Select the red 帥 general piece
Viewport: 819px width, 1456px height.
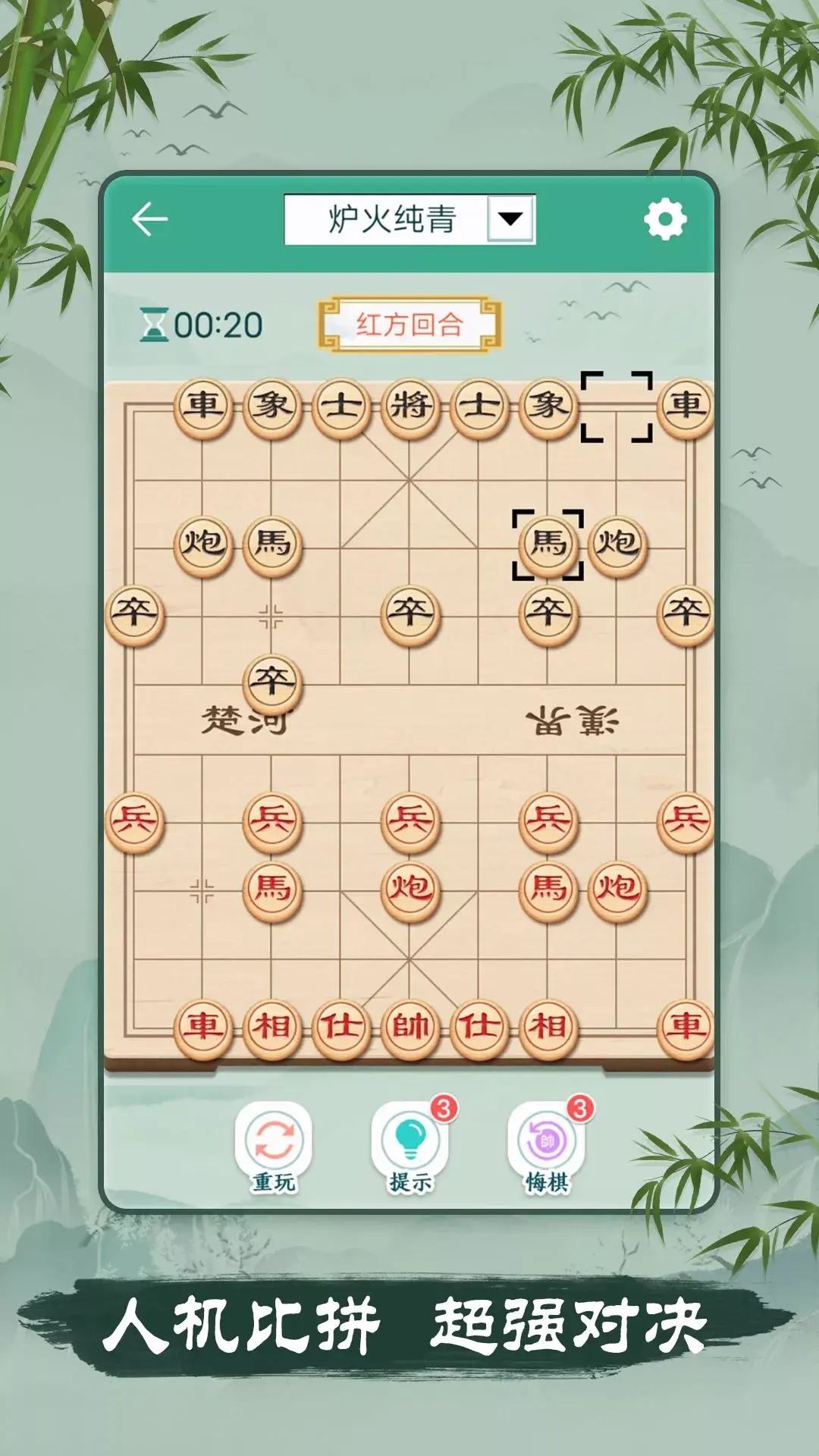(x=410, y=1027)
